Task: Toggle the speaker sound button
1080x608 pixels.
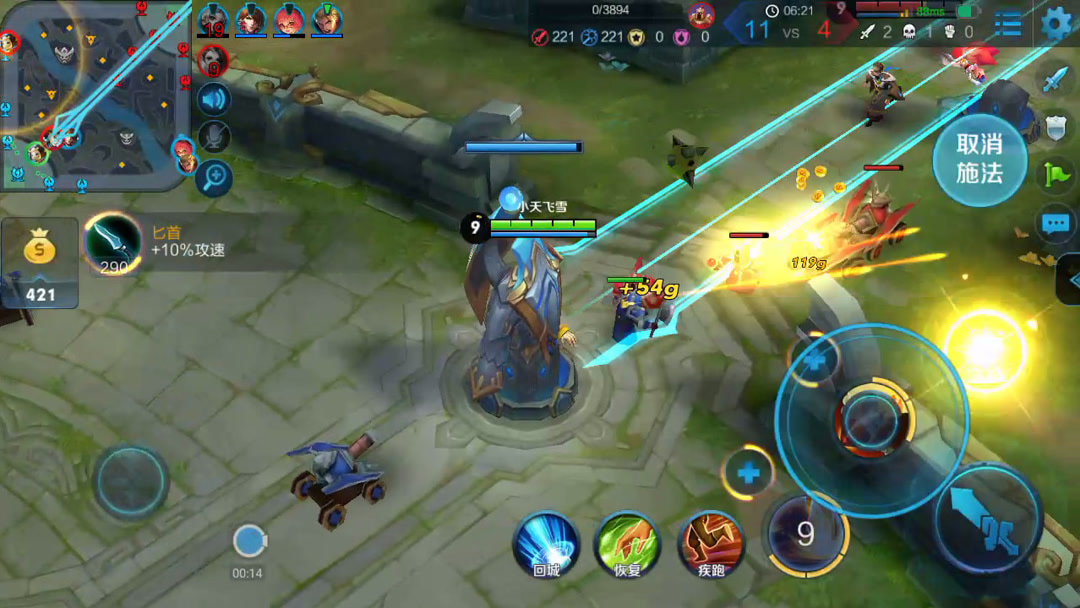Action: (213, 99)
